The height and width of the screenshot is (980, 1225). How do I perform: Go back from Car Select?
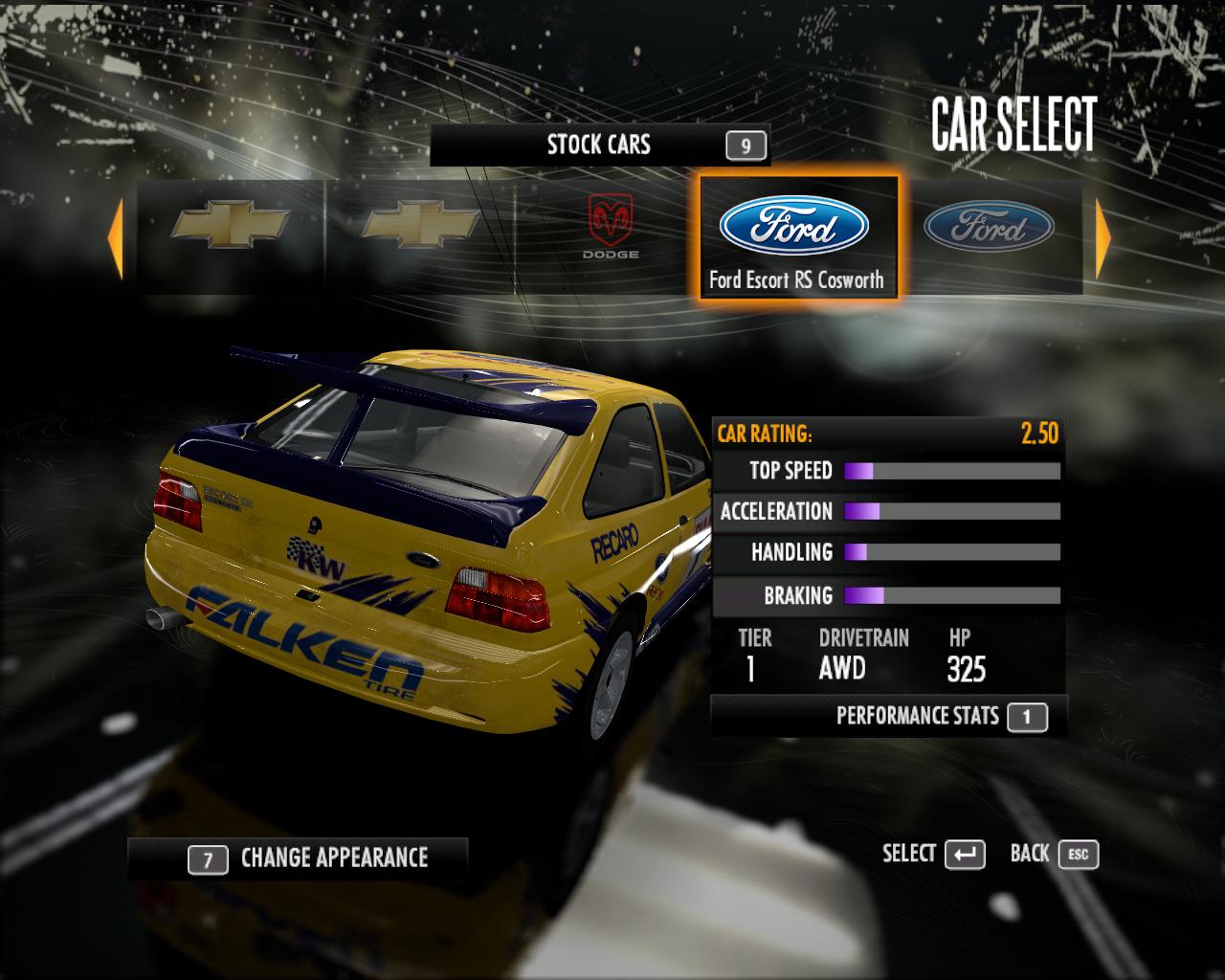[1054, 855]
